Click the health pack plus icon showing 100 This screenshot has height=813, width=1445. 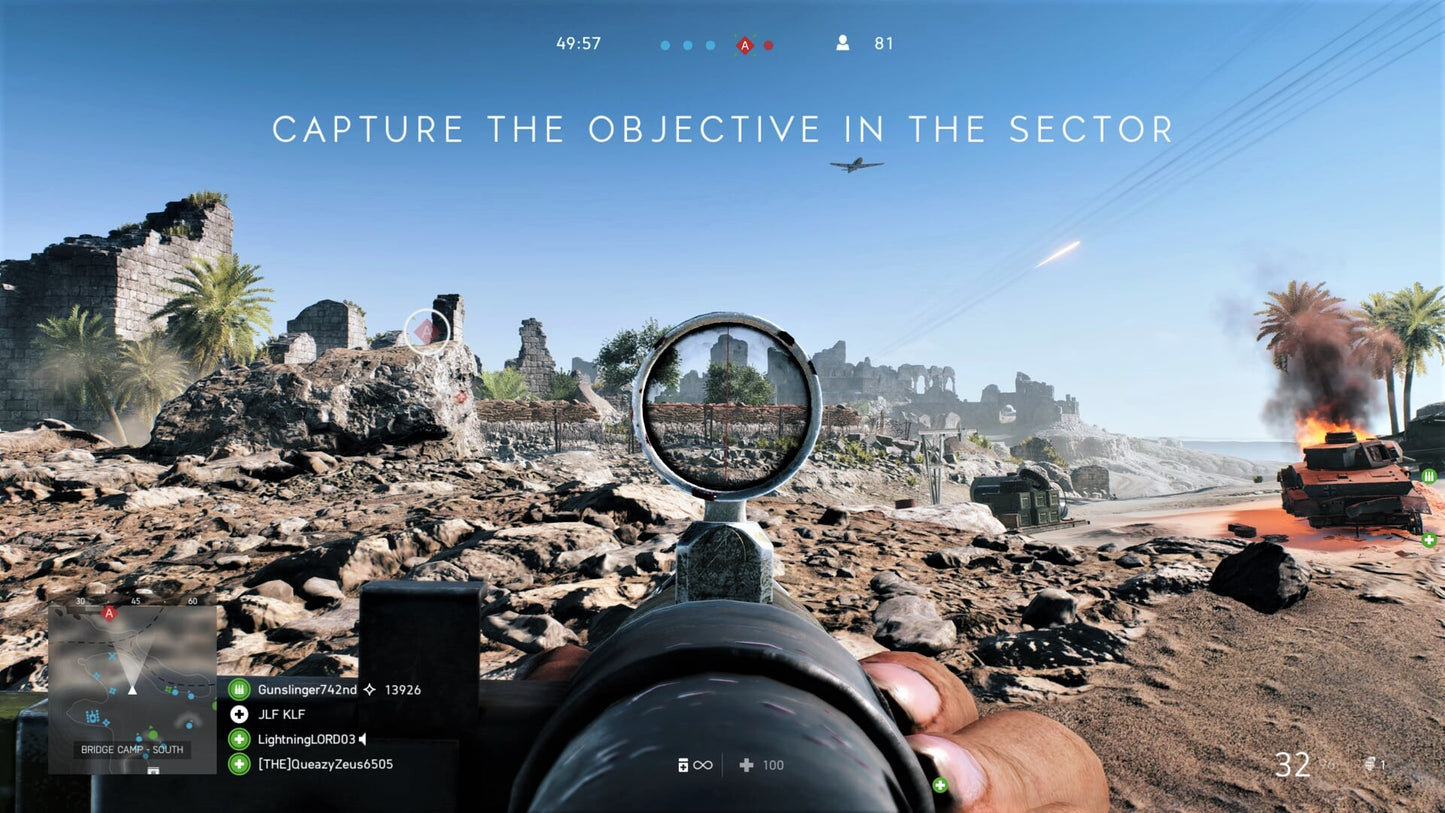(746, 765)
